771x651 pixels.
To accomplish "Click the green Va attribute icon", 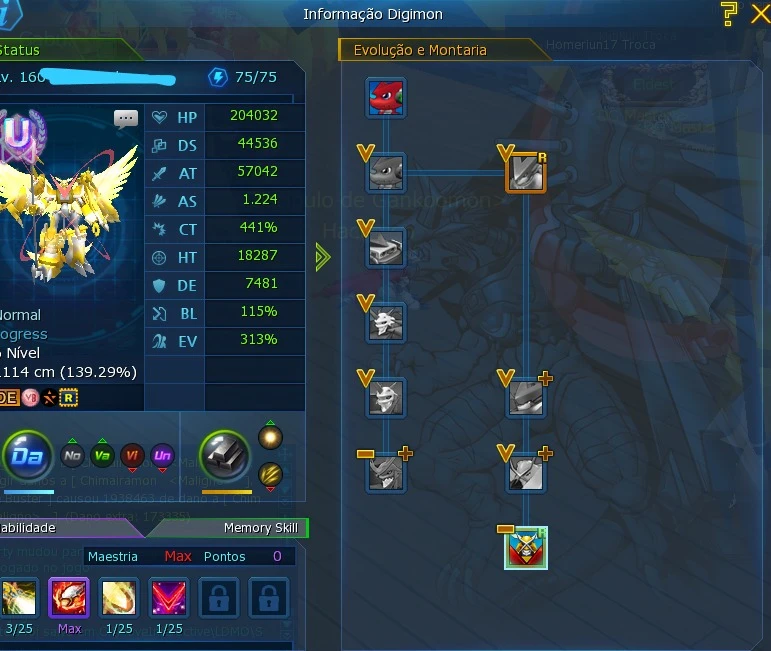I will tap(102, 457).
